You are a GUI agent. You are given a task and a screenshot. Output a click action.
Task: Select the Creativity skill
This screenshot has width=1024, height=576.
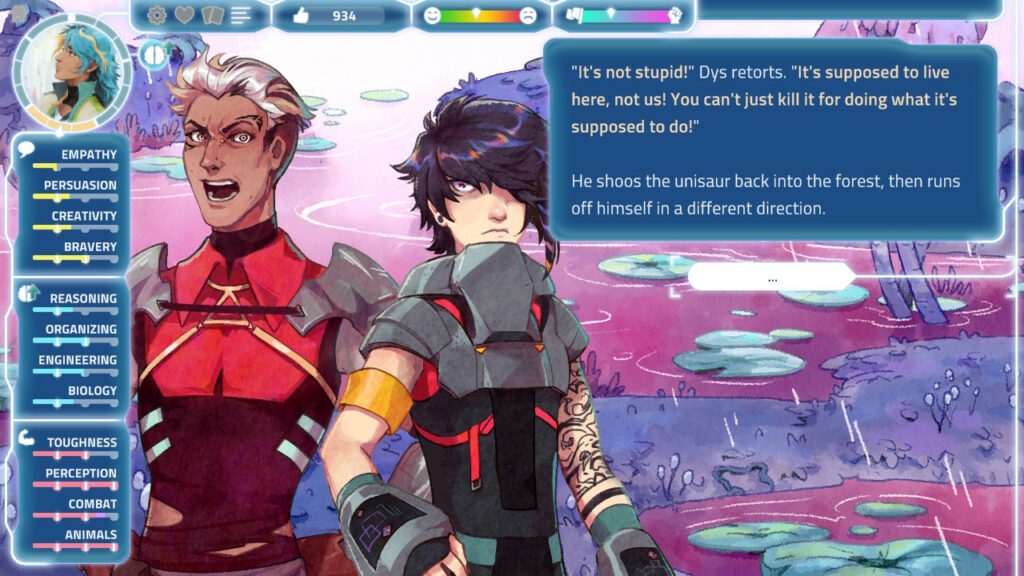(84, 217)
